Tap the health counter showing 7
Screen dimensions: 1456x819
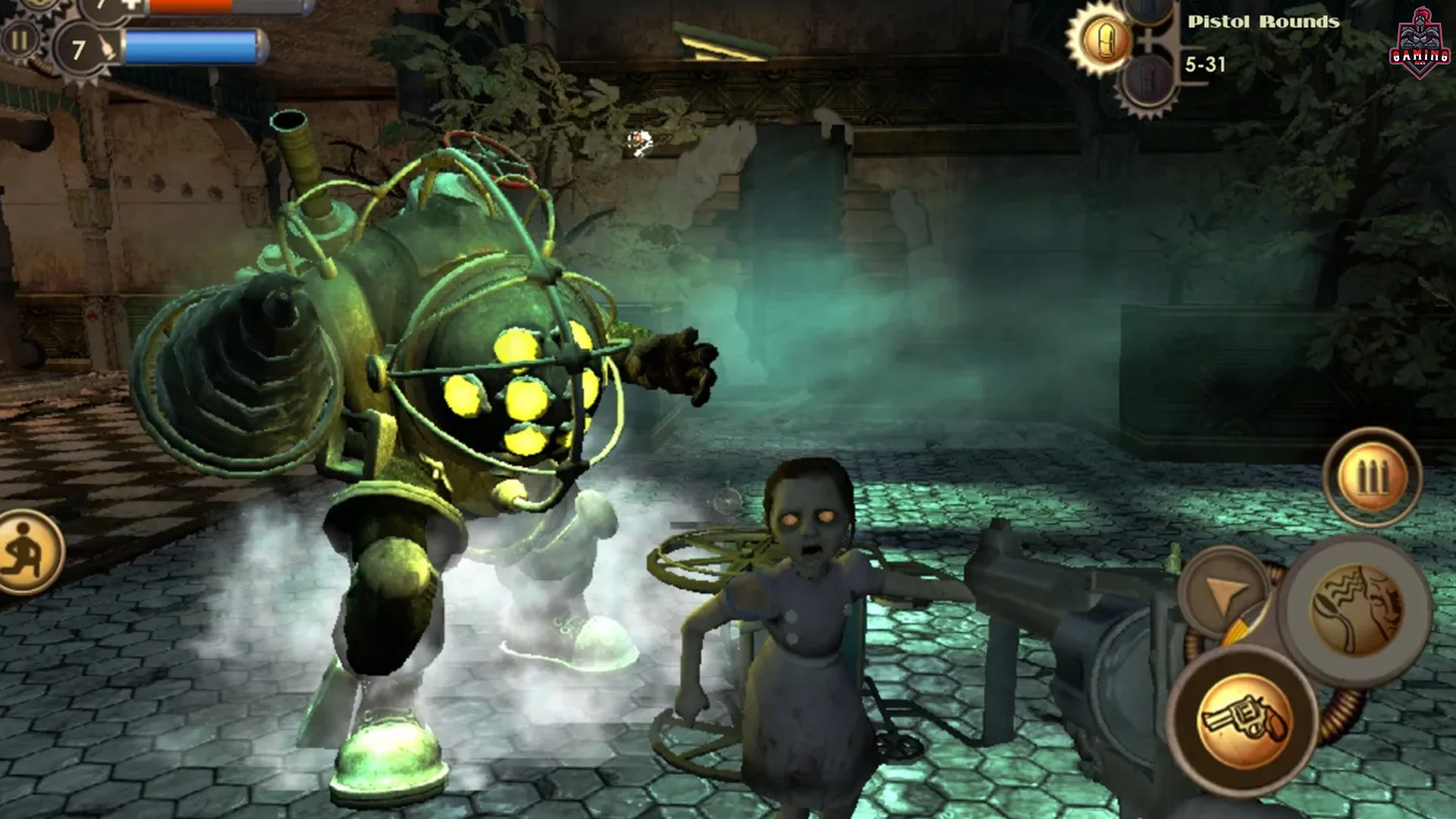coord(99,8)
